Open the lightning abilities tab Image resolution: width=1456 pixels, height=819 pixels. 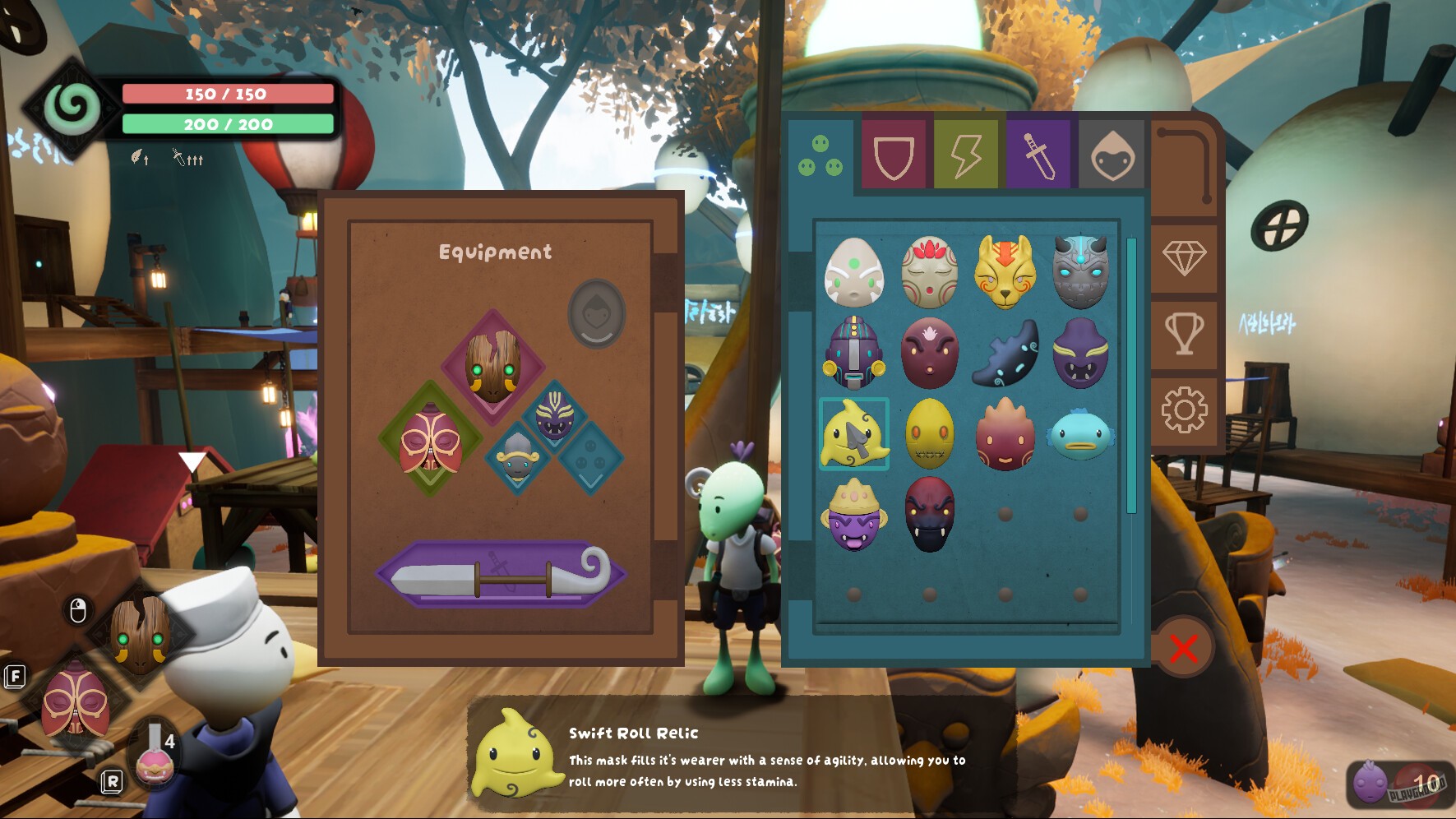[x=966, y=155]
